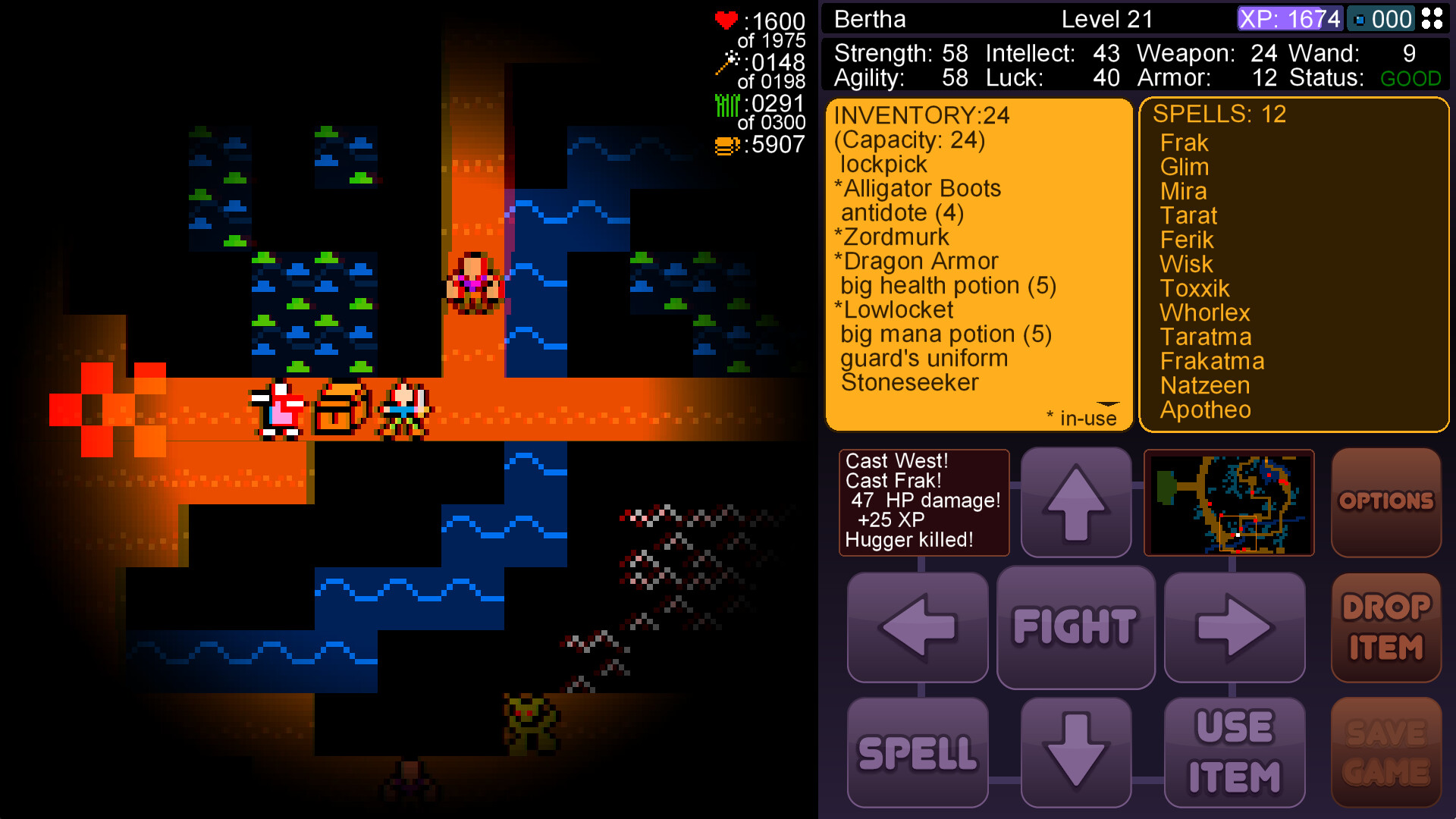Open the minimap thumbnail
The height and width of the screenshot is (819, 1456).
pyautogui.click(x=1229, y=502)
